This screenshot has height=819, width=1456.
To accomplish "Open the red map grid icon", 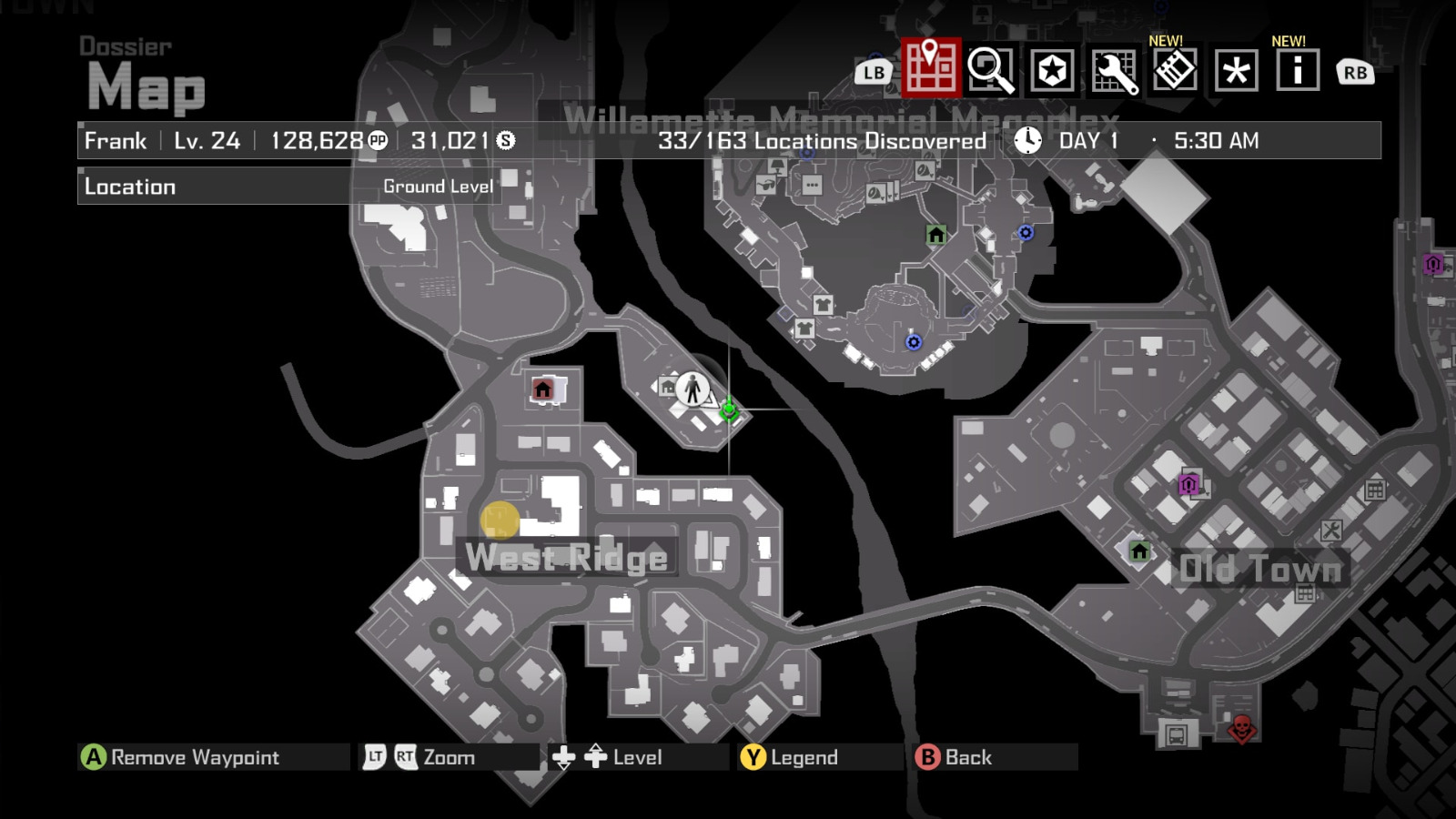I will click(928, 68).
